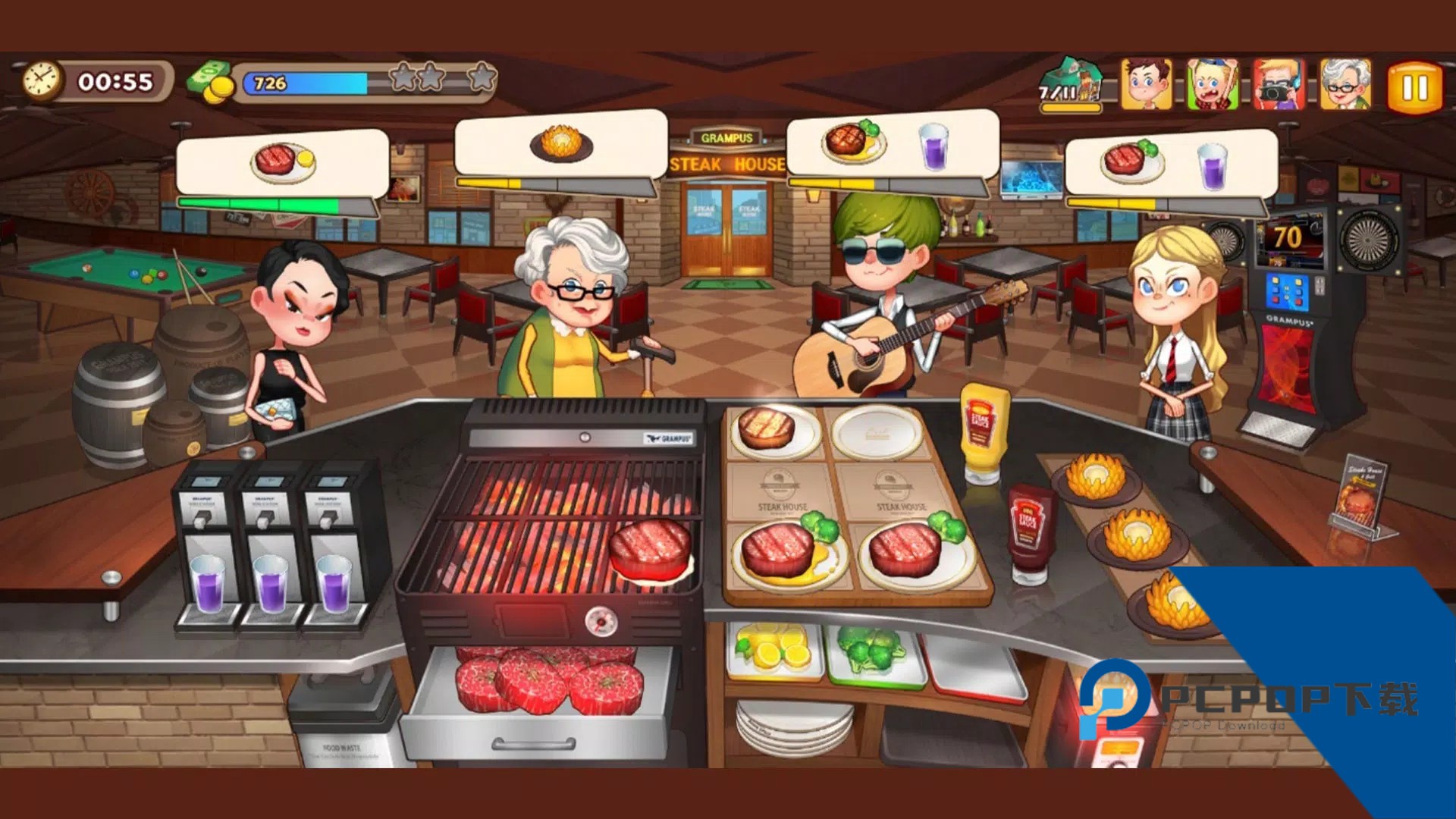Pause the game with the orange button

(x=1414, y=88)
